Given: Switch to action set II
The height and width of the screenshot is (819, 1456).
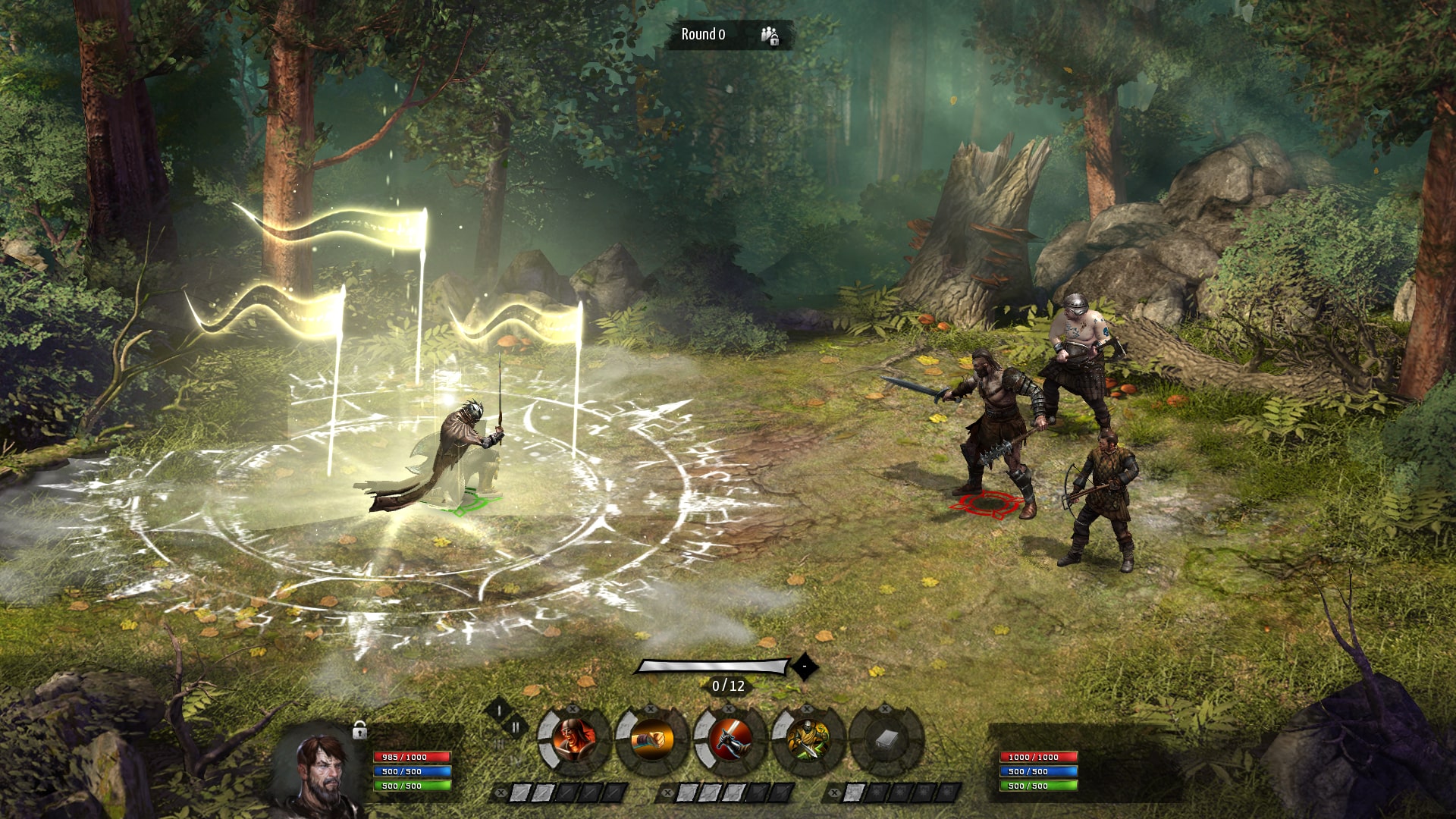Looking at the screenshot, I should tap(516, 727).
